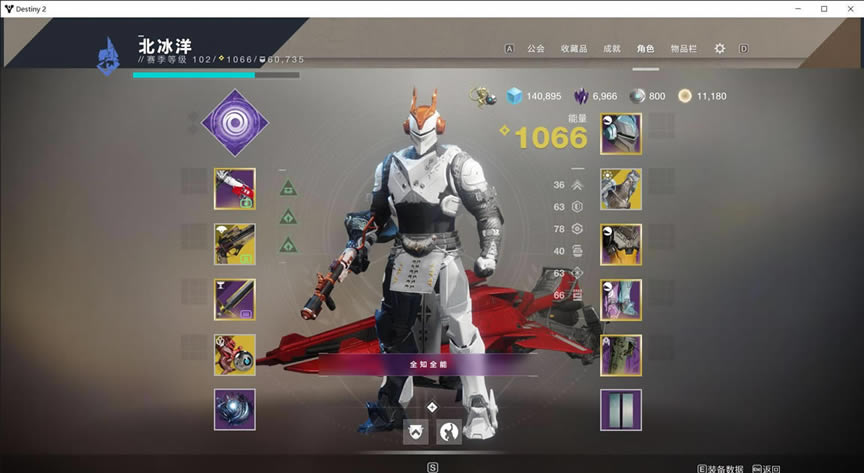Open the class item armor slot
This screenshot has height=473, width=864.
[x=620, y=354]
